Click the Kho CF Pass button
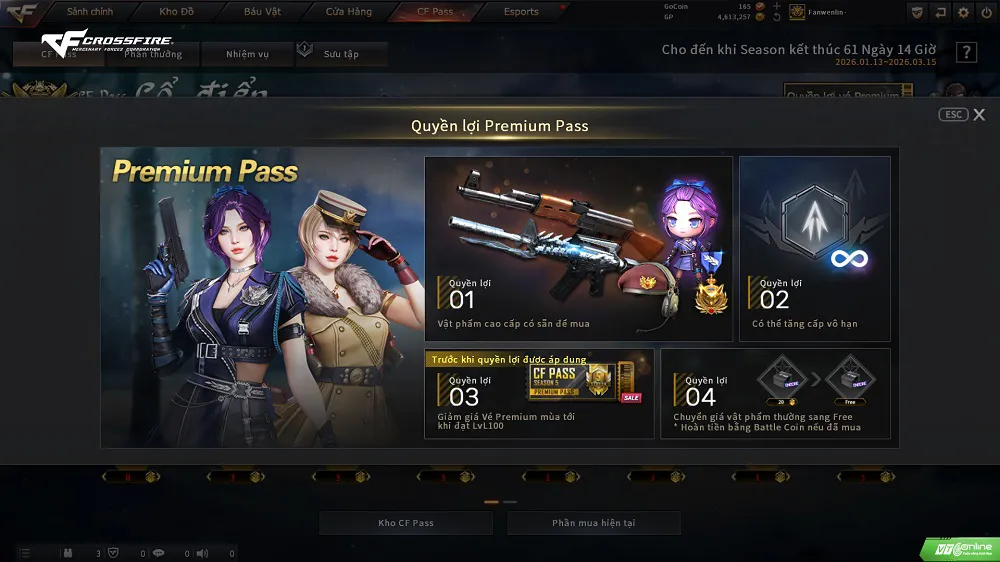Viewport: 1000px width, 562px height. click(x=406, y=523)
